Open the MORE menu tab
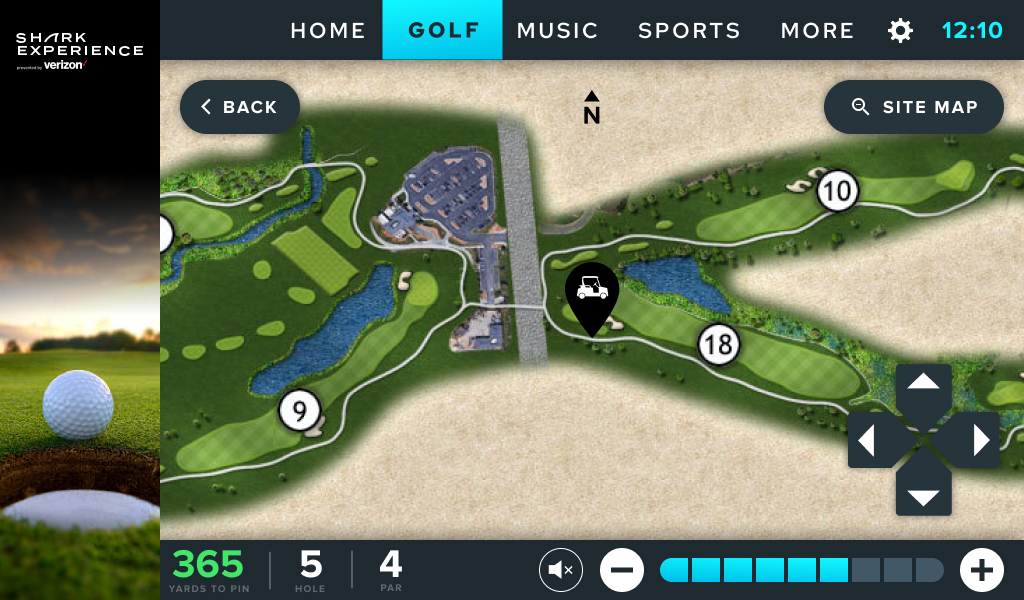Viewport: 1024px width, 600px height. (x=817, y=30)
